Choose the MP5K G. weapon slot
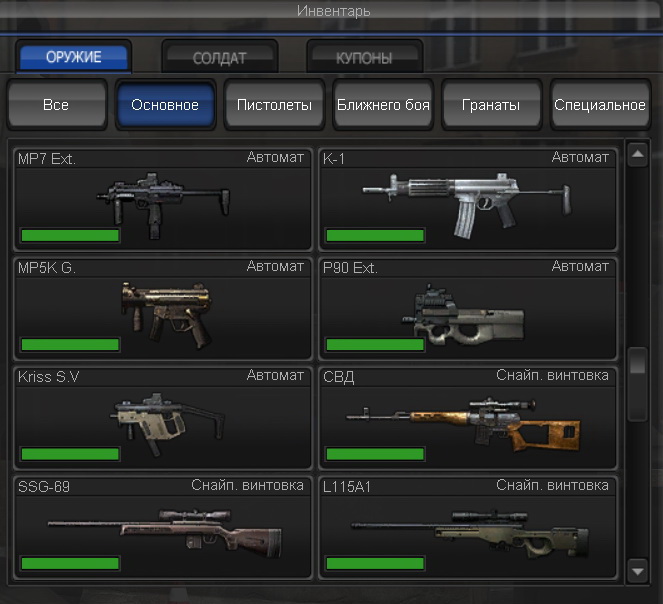Viewport: 663px width, 604px height. [x=161, y=307]
